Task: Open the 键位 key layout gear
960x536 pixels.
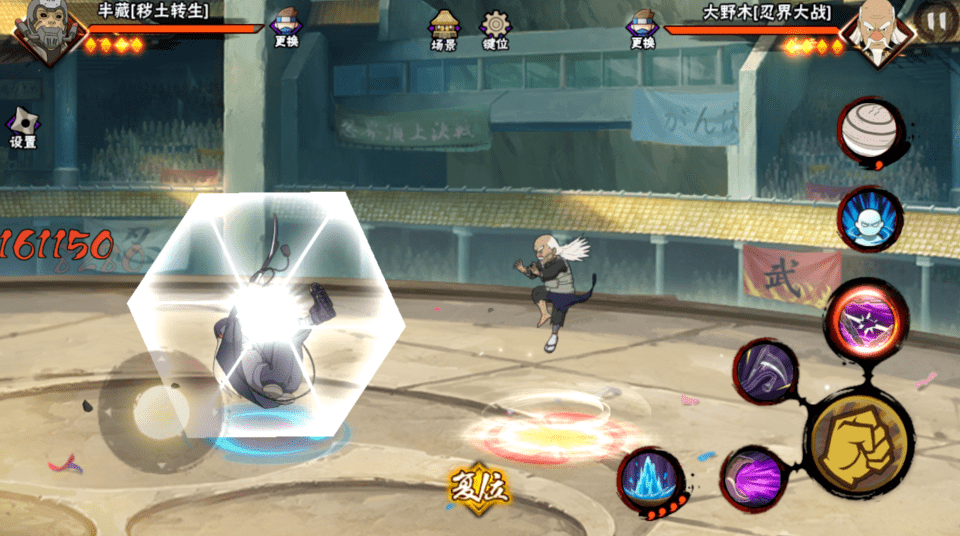Action: pos(495,30)
